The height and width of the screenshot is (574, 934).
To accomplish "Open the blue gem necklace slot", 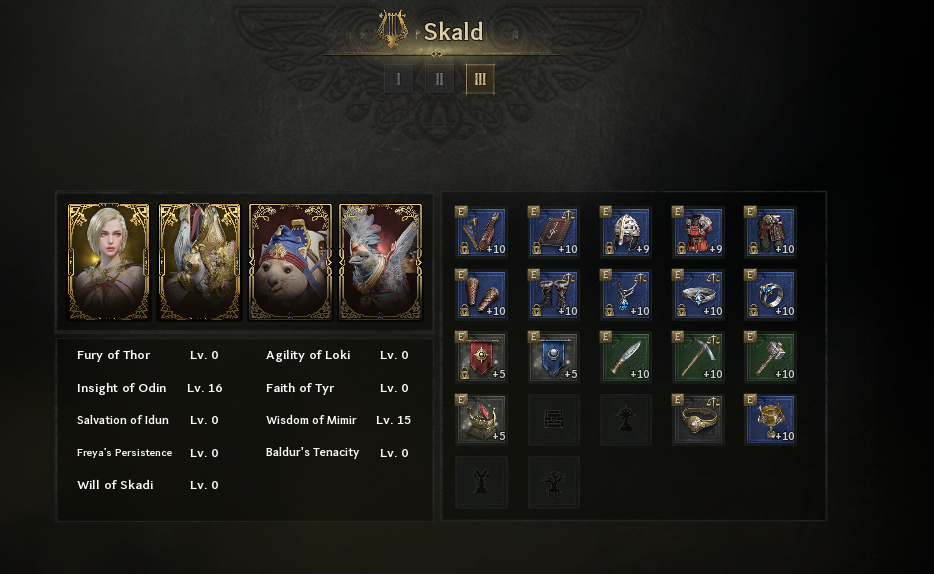I will click(626, 296).
